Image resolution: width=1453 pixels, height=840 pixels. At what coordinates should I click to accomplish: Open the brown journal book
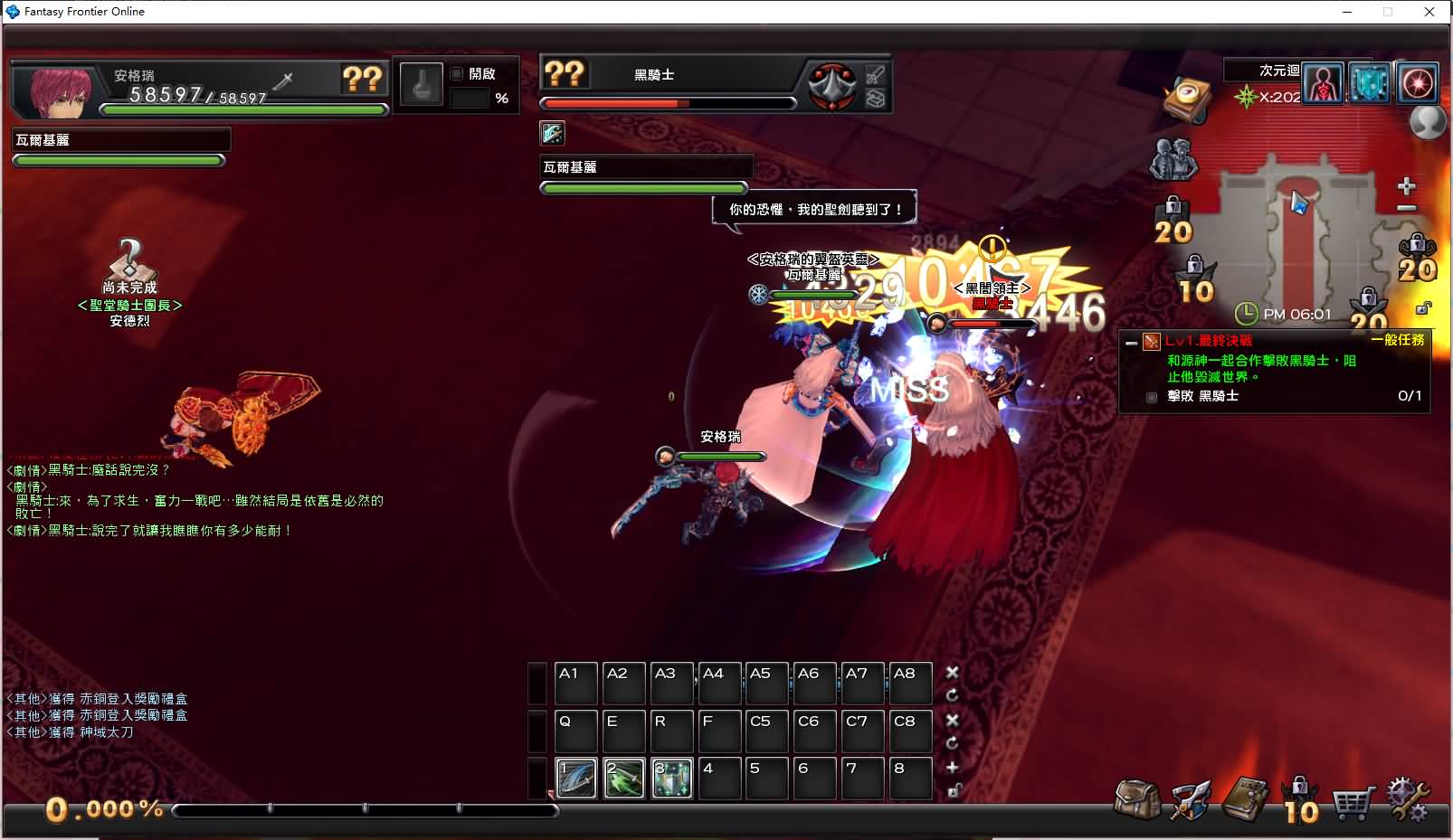click(1244, 798)
